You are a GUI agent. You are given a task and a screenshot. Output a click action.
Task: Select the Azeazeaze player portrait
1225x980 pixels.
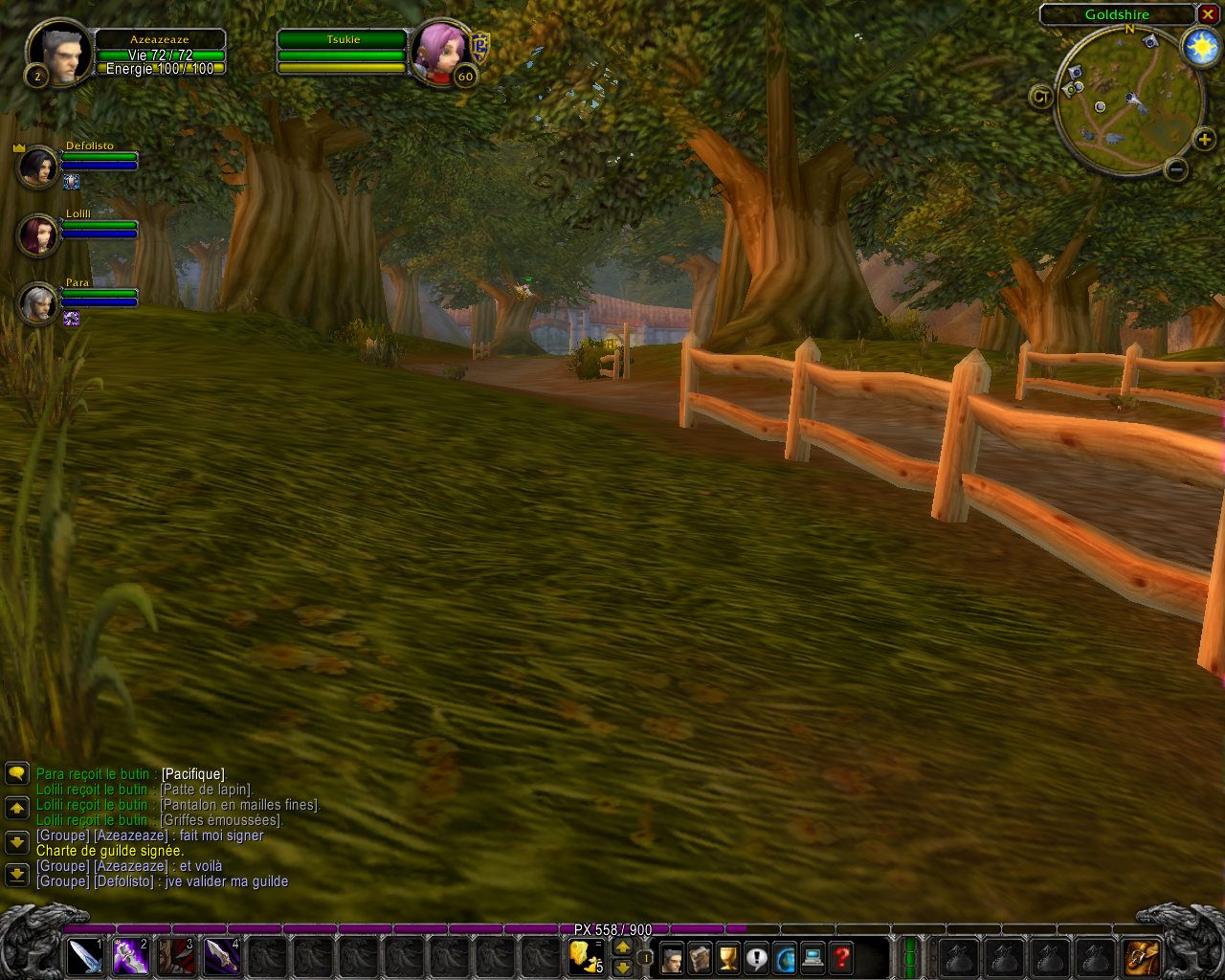click(x=59, y=53)
